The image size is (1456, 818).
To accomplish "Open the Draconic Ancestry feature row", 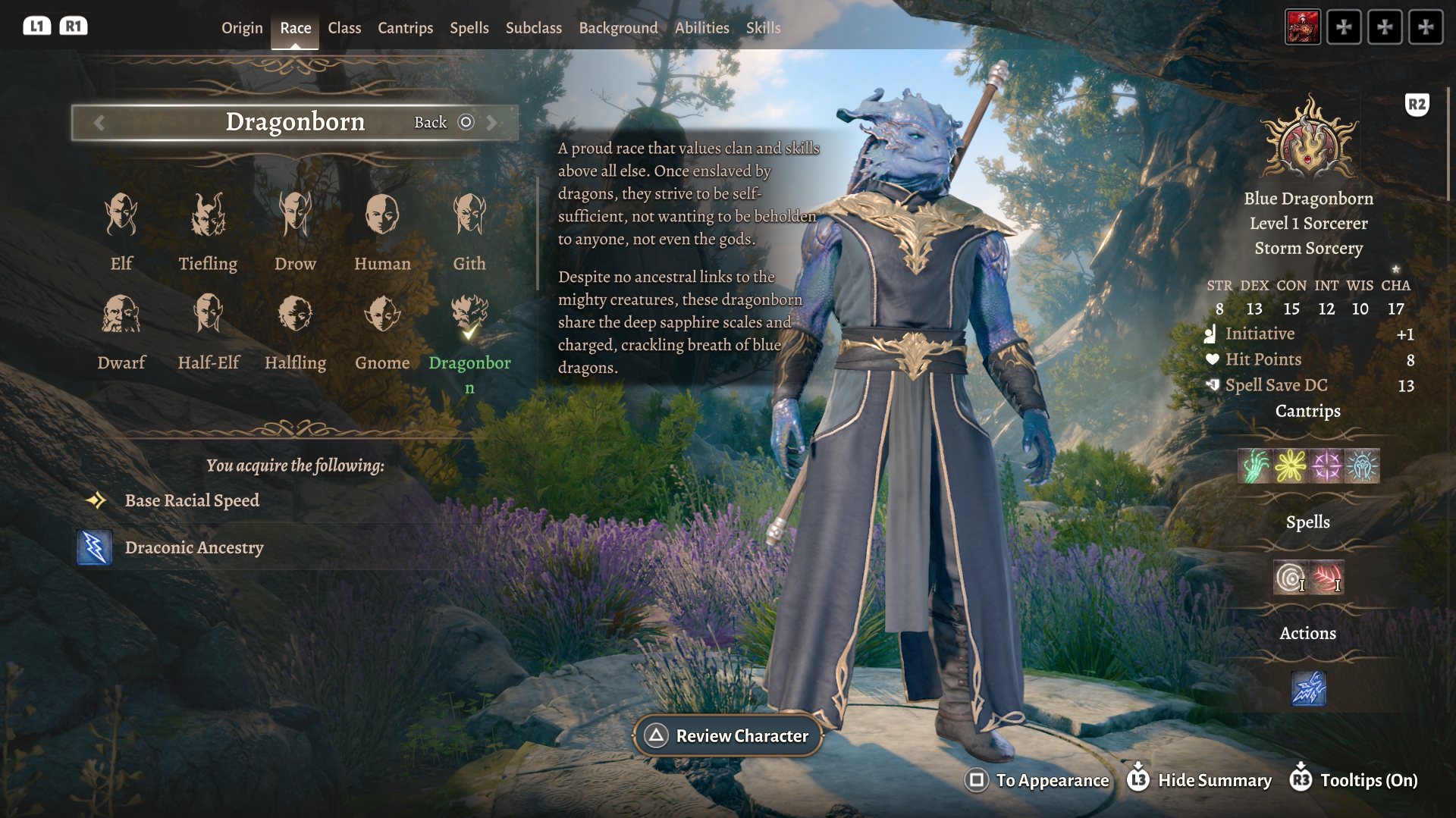I will coord(194,547).
